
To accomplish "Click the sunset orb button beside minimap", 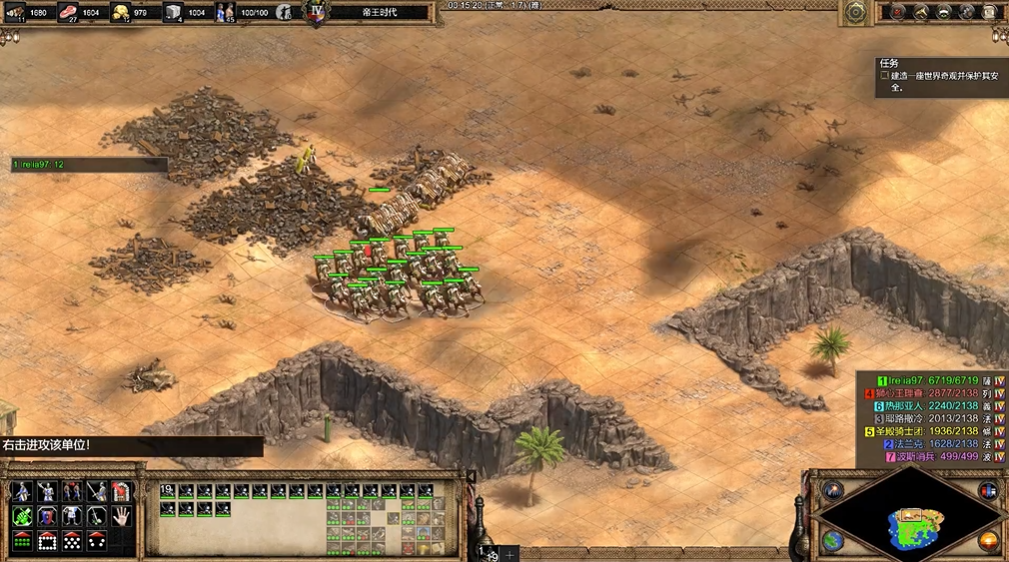I will [989, 541].
